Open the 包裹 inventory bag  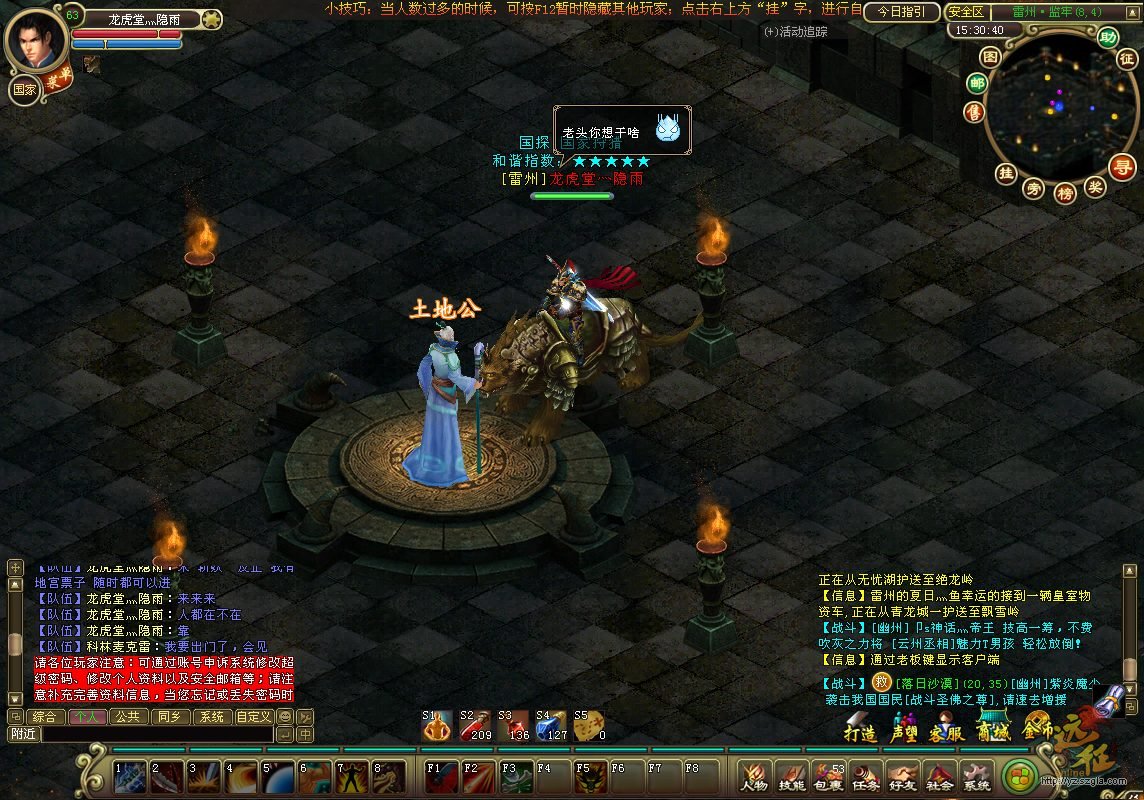(x=828, y=776)
